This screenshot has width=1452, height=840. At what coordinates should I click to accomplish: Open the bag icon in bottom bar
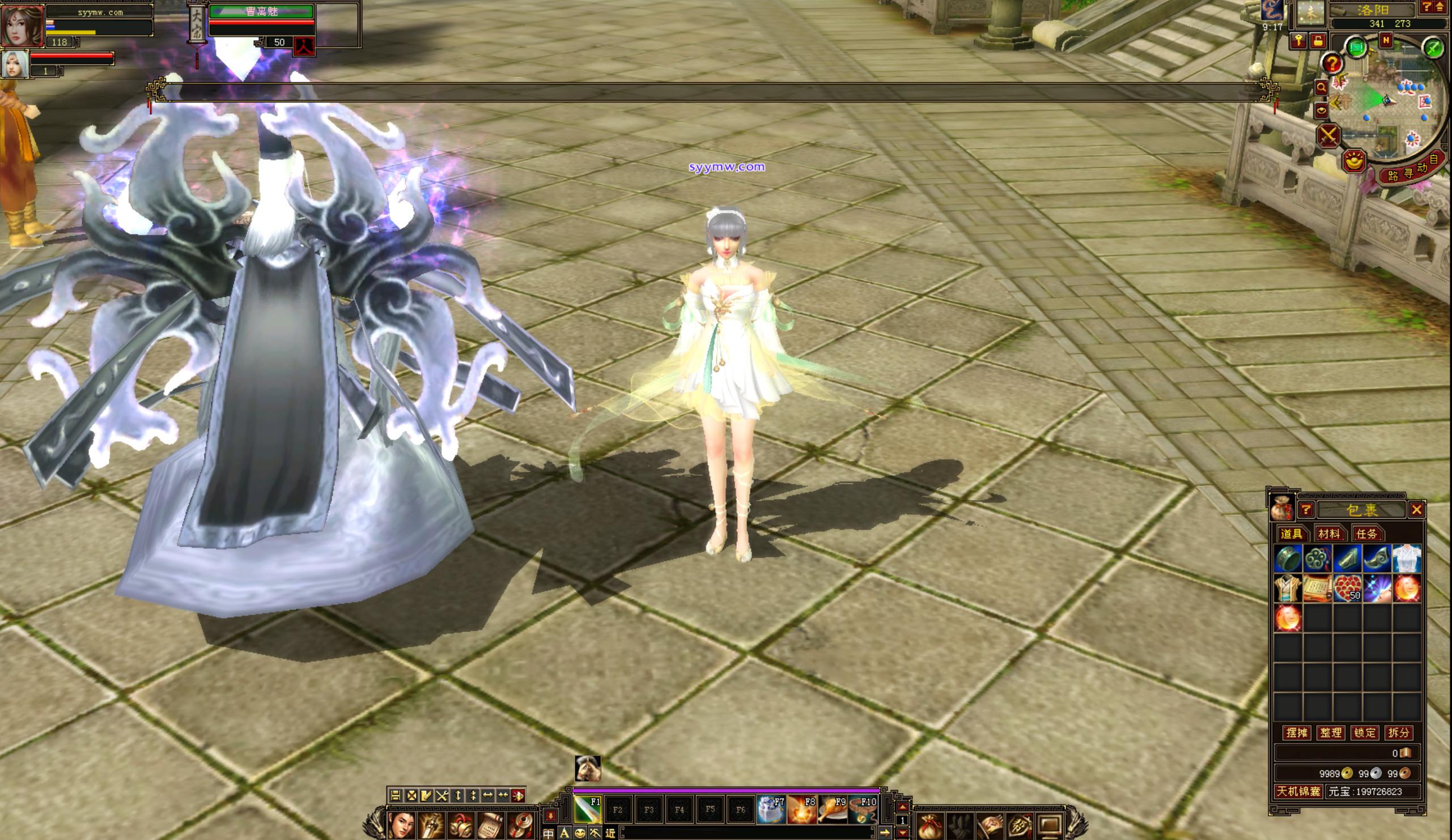point(930,826)
